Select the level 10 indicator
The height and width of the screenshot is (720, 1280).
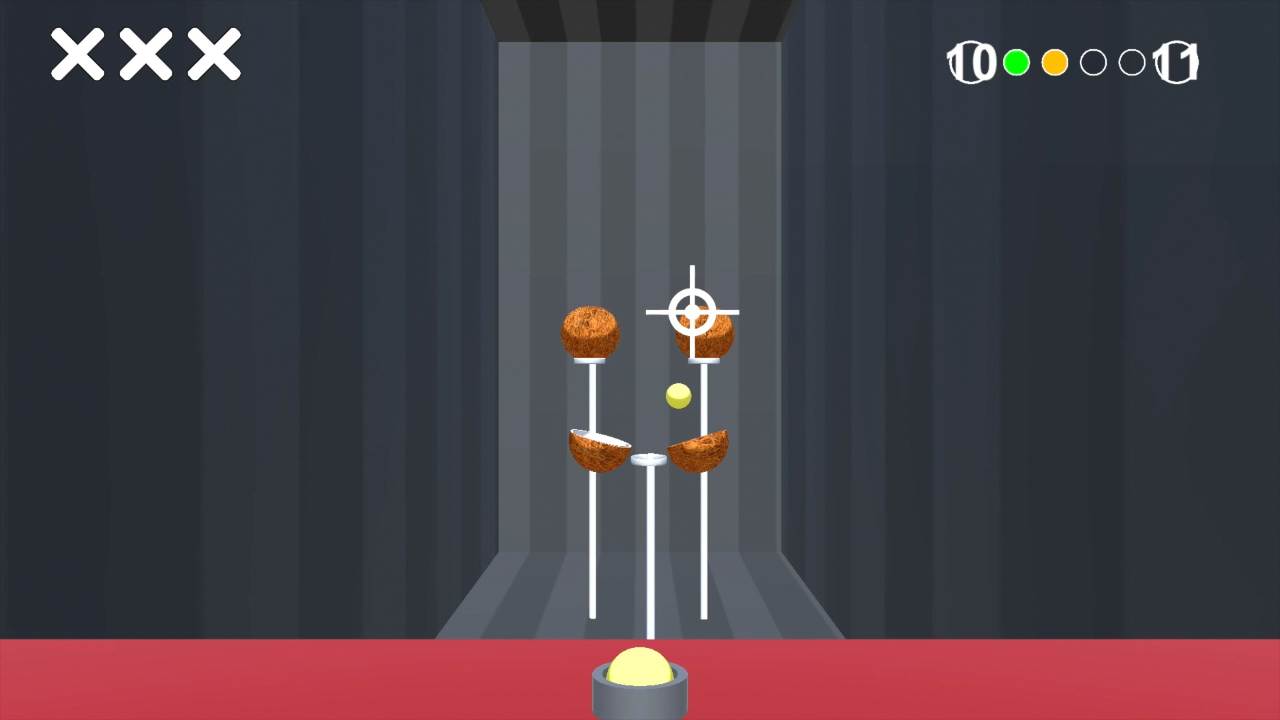point(970,62)
